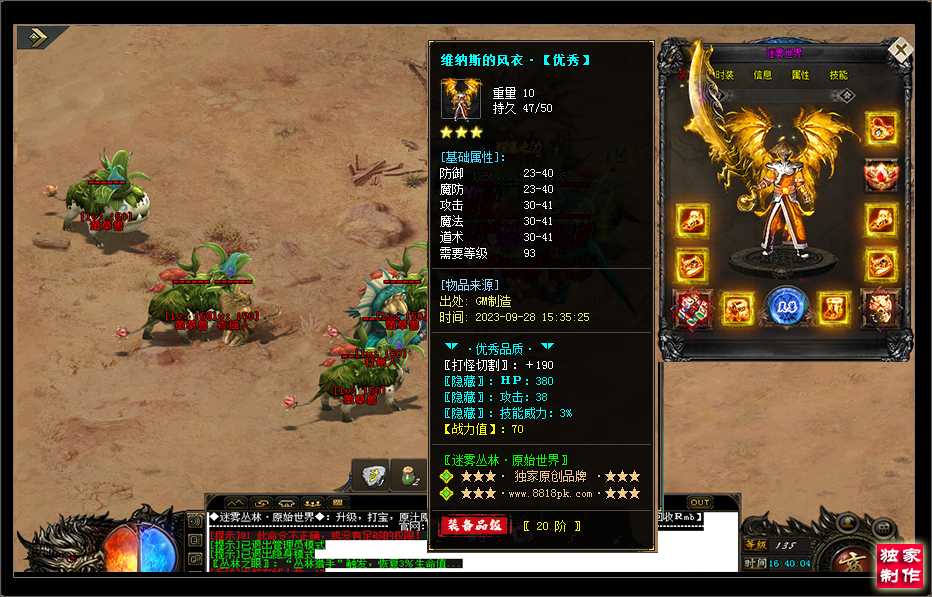Select the red gem slot at panel's bottom-left
The image size is (932, 597).
point(692,307)
